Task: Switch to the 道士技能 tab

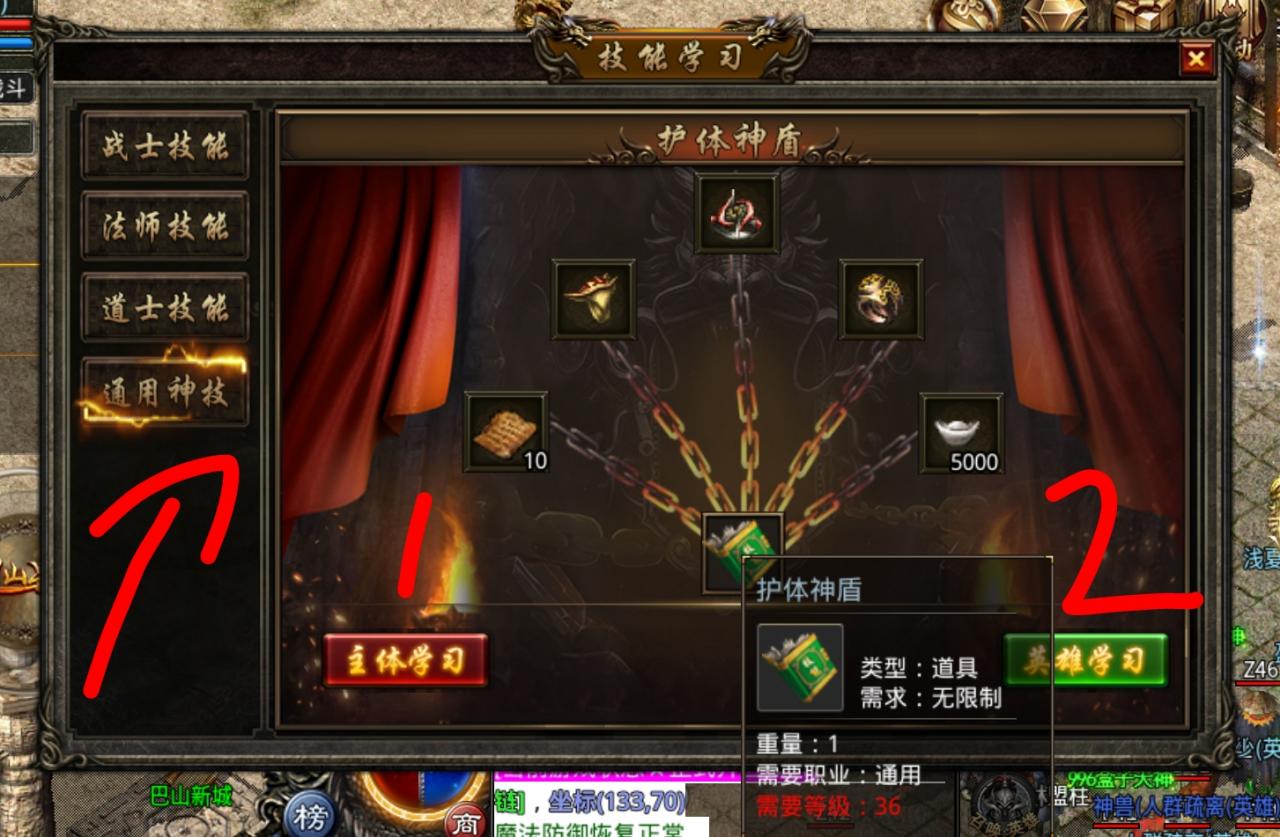Action: coord(165,309)
